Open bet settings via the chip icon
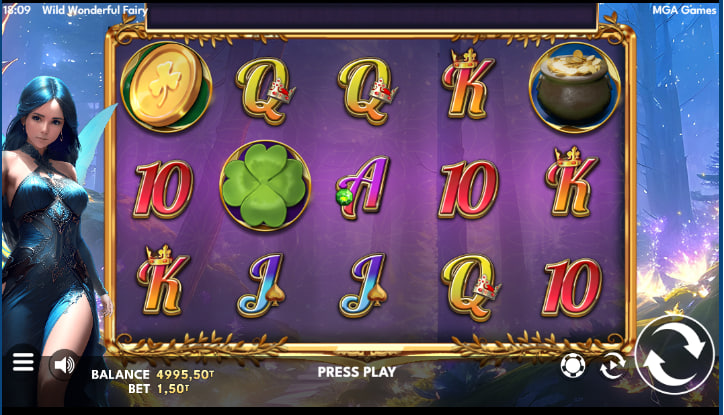This screenshot has height=415, width=724. point(571,365)
